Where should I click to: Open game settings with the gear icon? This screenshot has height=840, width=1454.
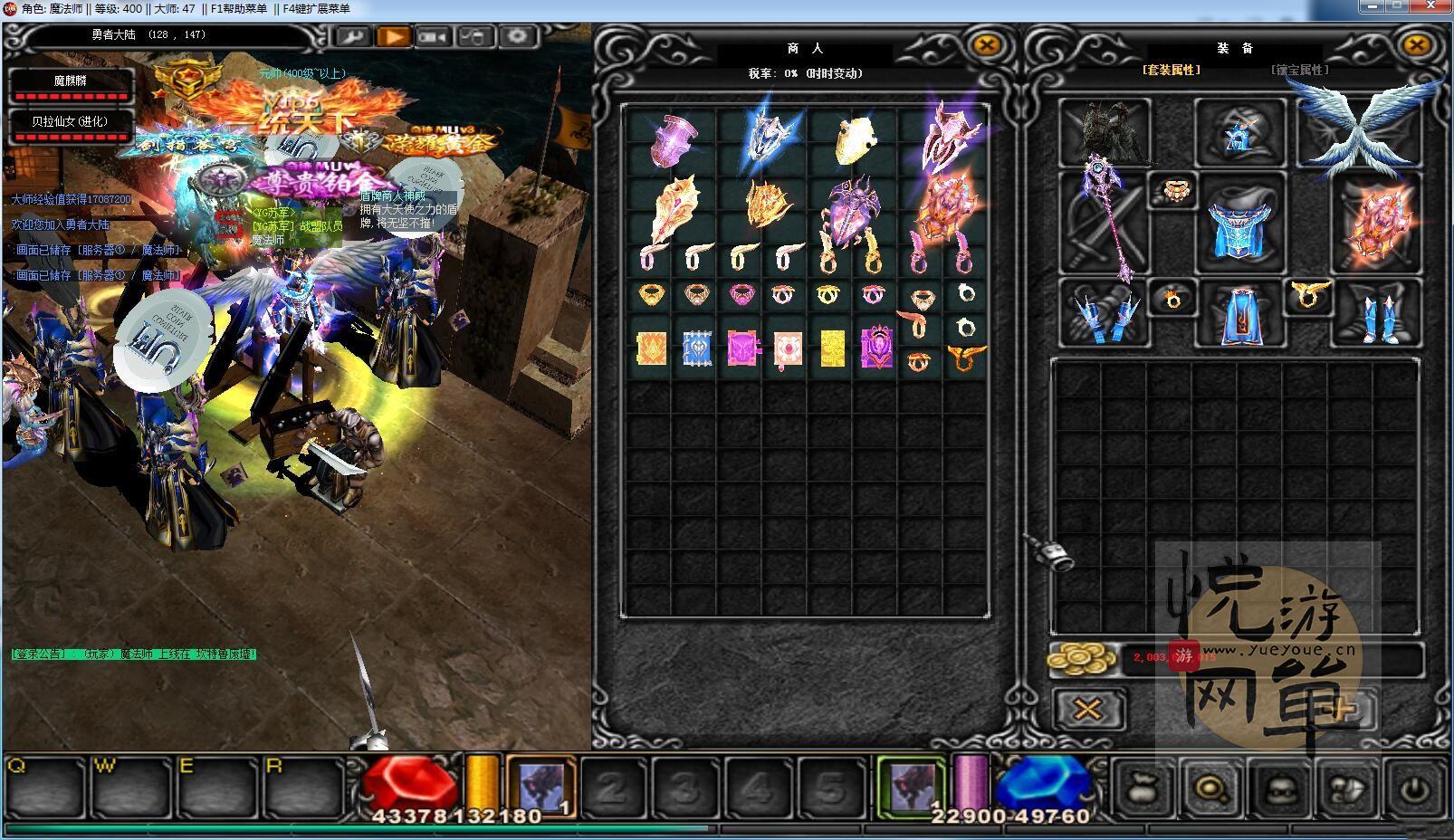coord(517,36)
